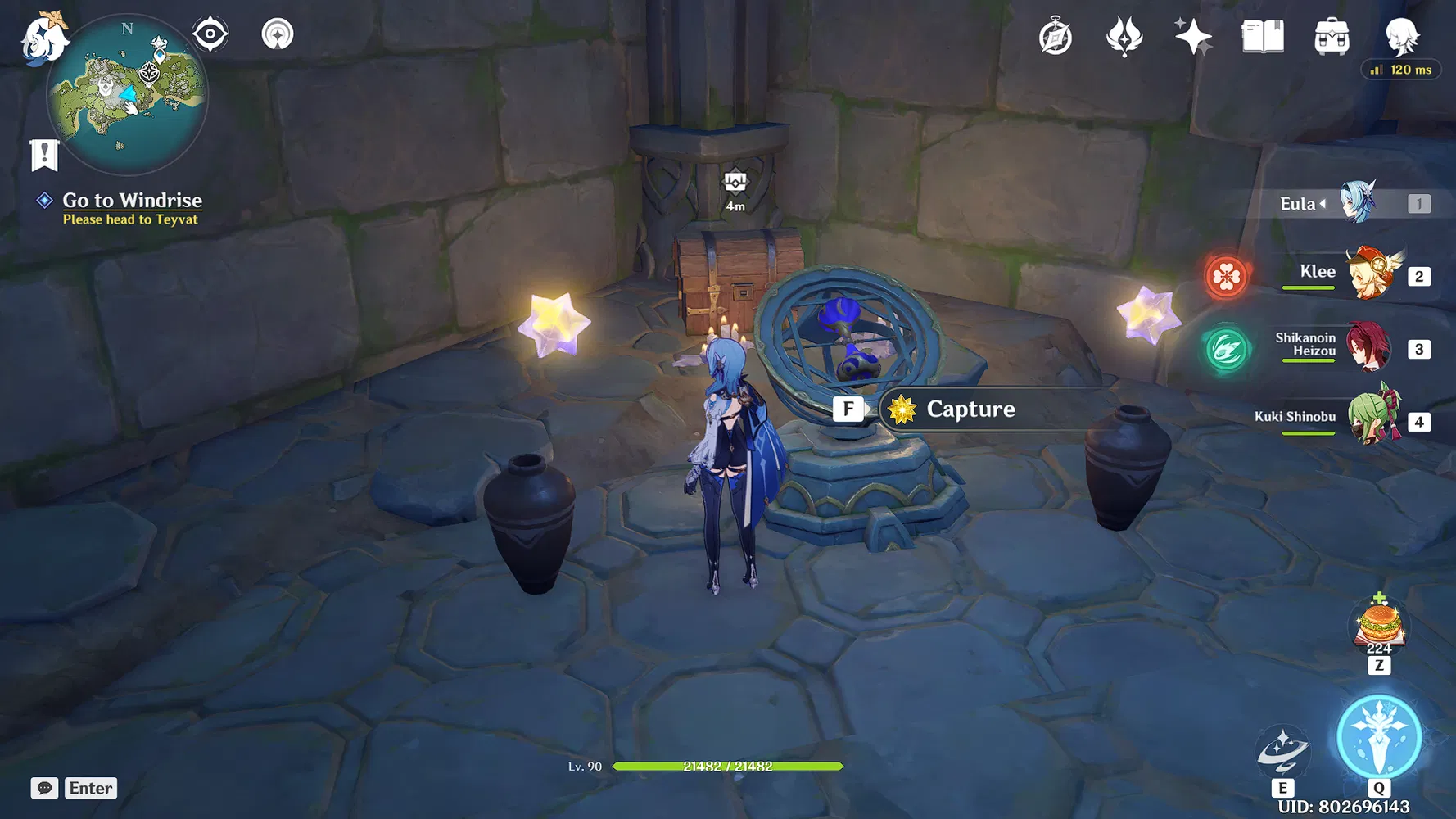This screenshot has width=1456, height=819.
Task: Click the character HP progress bar
Action: click(x=726, y=767)
